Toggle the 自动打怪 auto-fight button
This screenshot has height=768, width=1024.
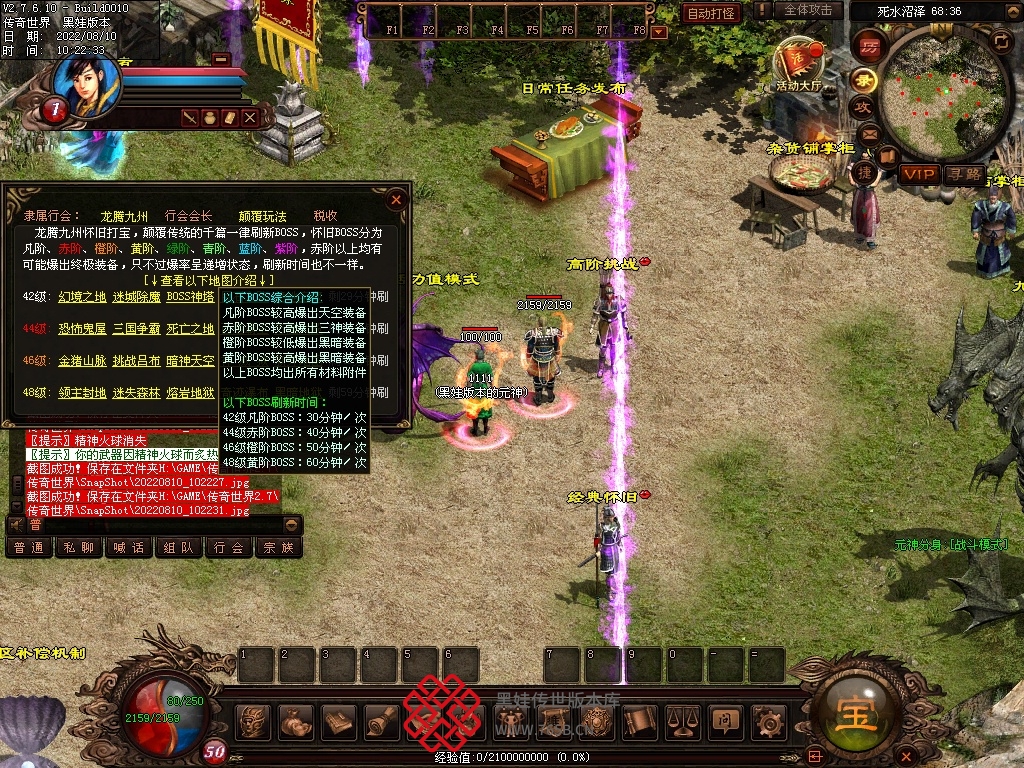(711, 13)
